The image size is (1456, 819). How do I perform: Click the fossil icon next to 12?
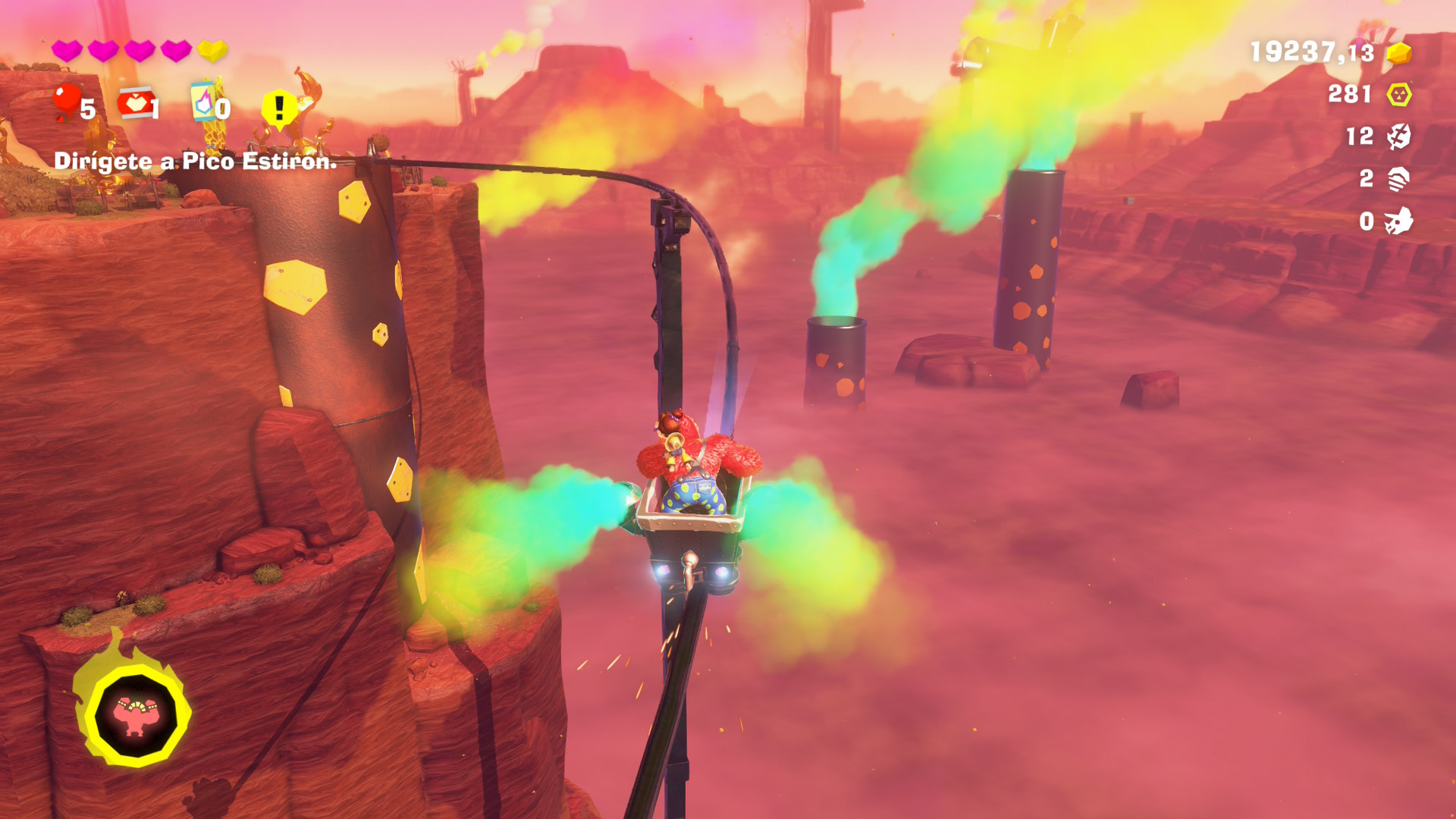(x=1398, y=136)
